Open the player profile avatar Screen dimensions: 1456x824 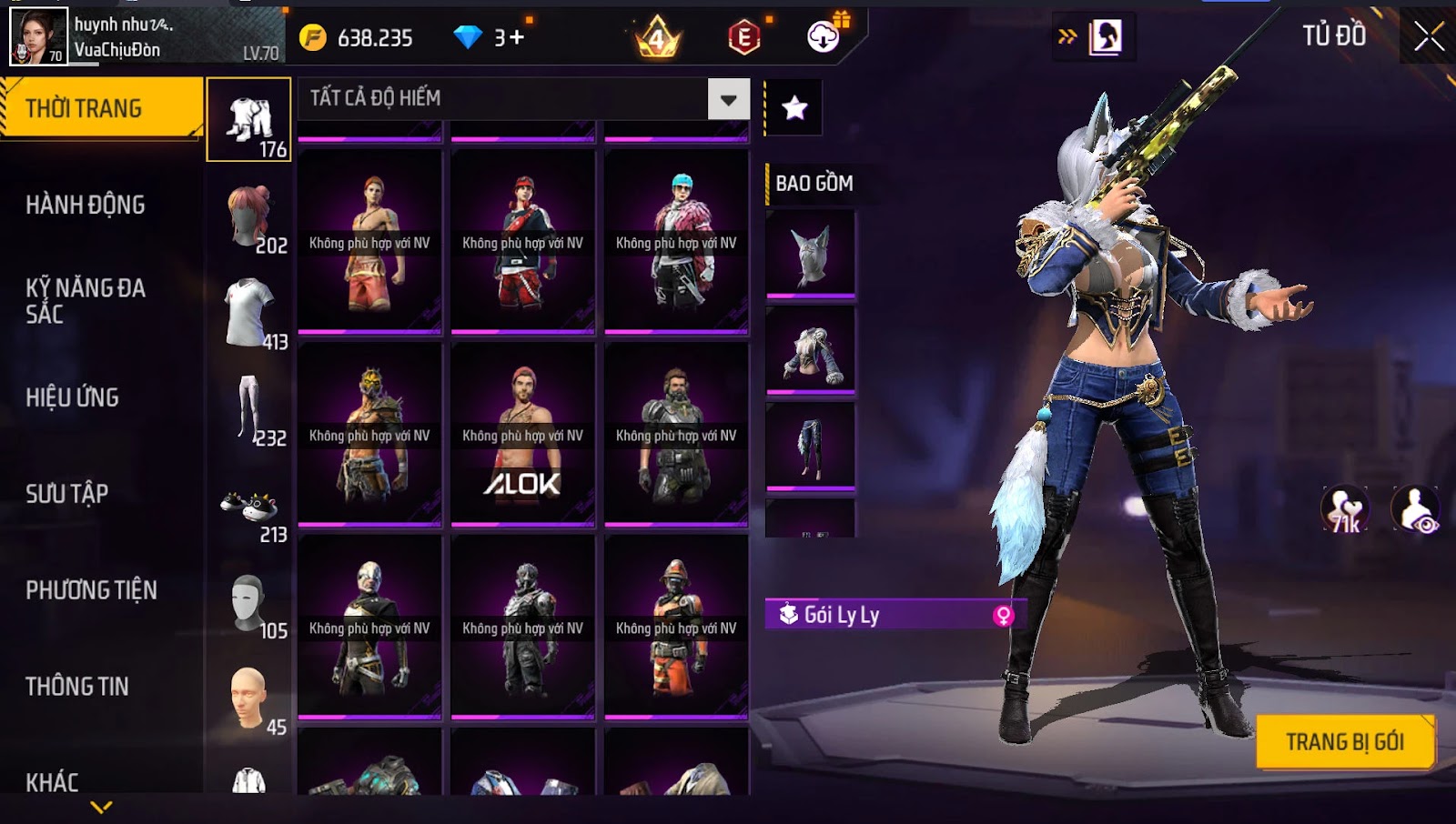[38, 36]
